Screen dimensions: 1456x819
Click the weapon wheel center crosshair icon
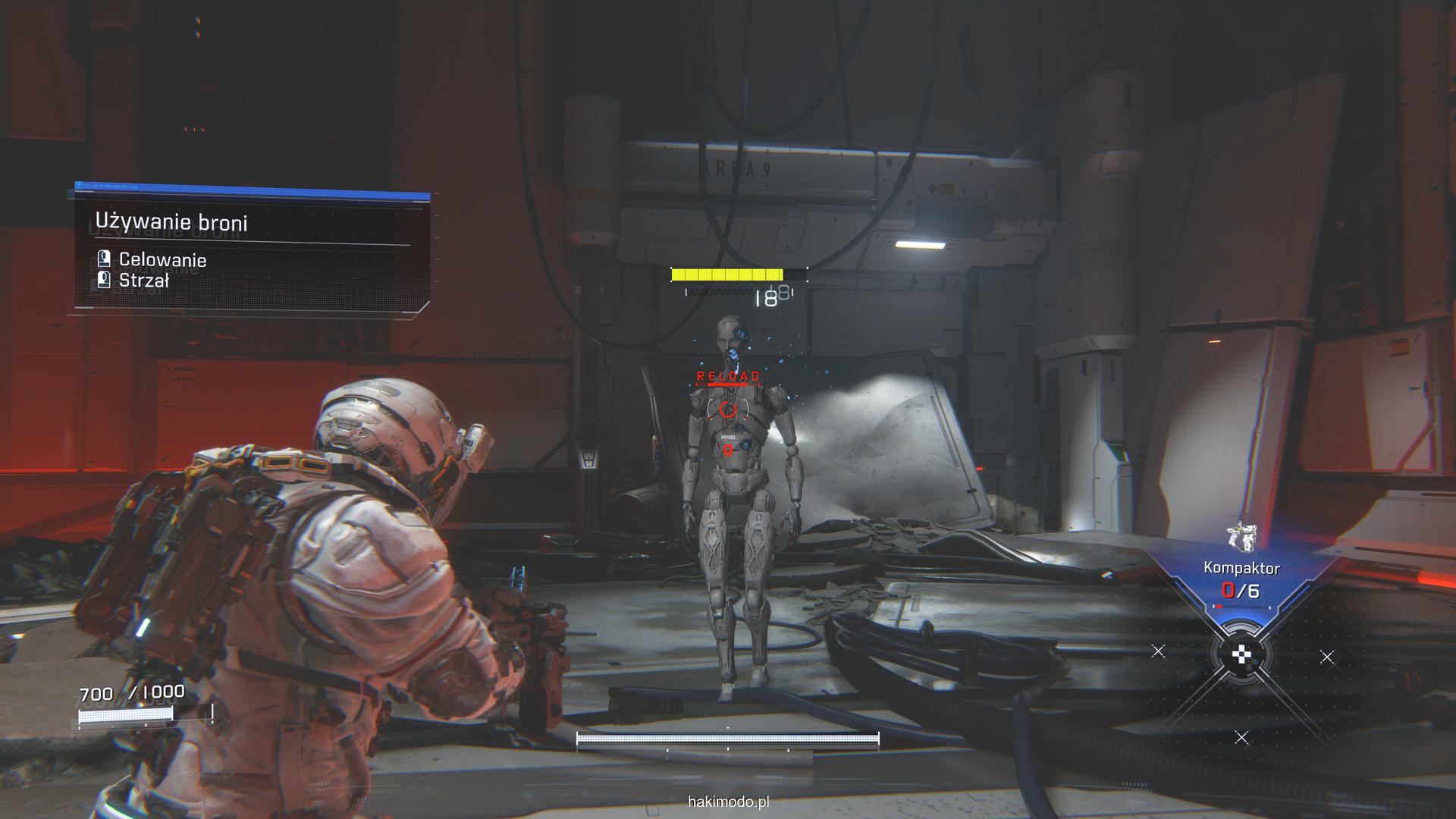1241,655
